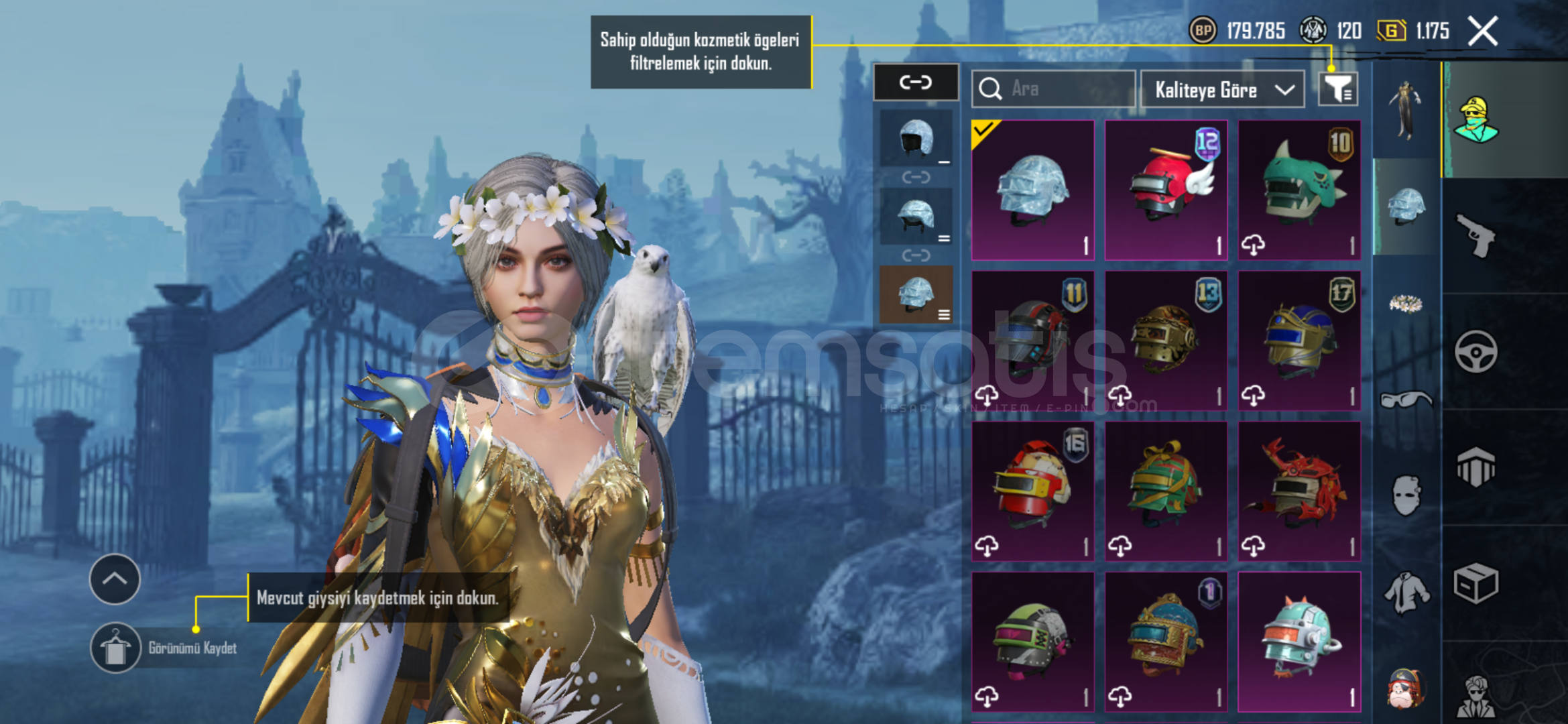Choose the red crab-claw helmet

[1299, 491]
